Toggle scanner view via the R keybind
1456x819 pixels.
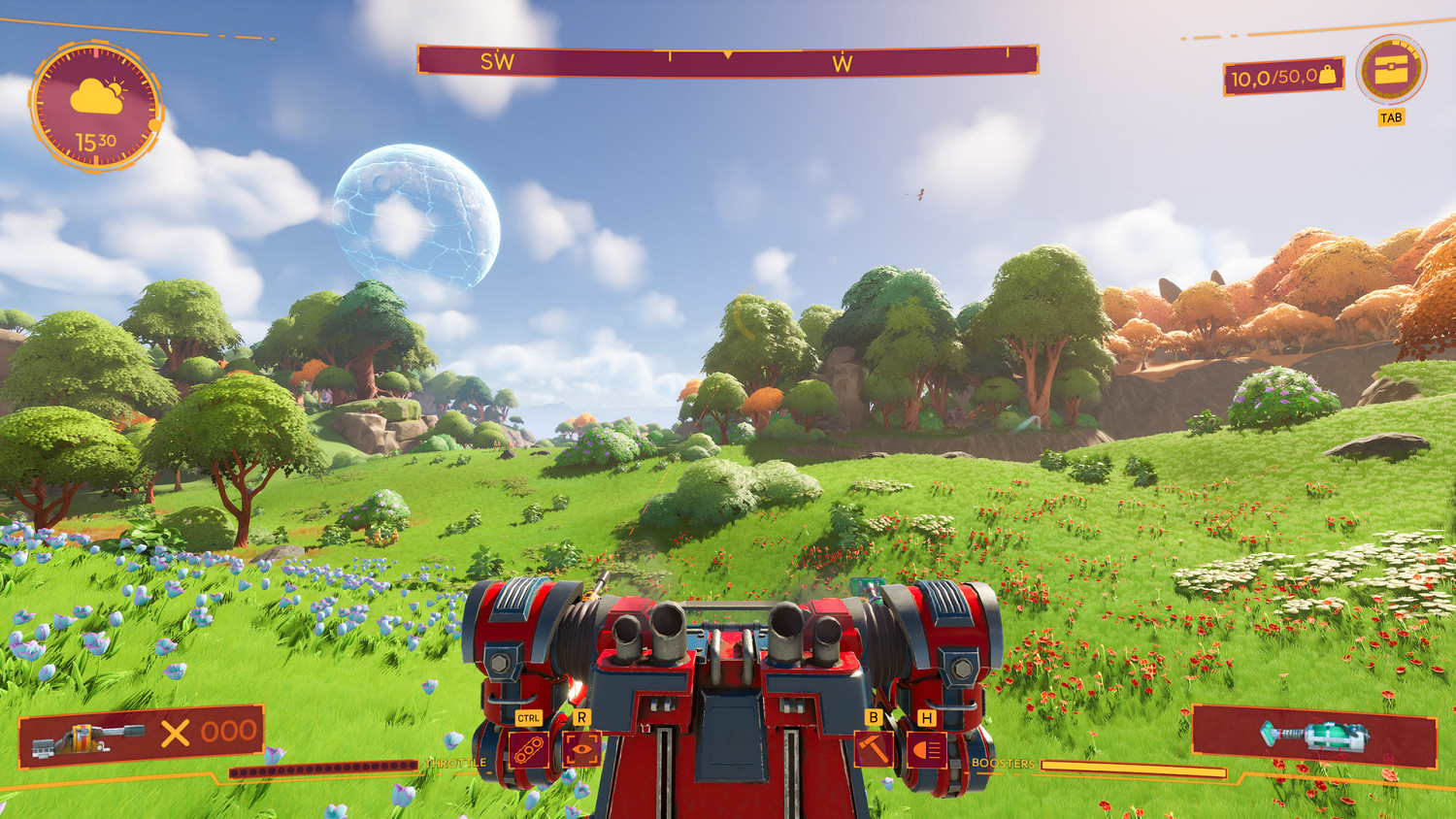(583, 717)
